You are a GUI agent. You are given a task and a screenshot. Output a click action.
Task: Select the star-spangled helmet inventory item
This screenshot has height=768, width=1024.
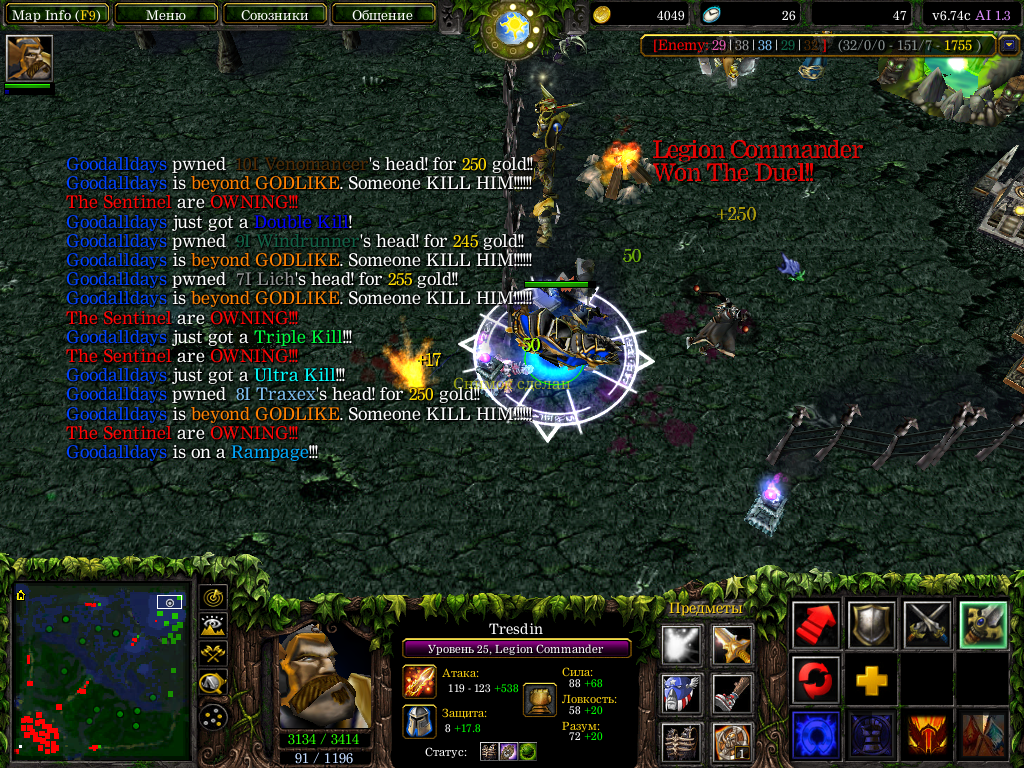[682, 694]
